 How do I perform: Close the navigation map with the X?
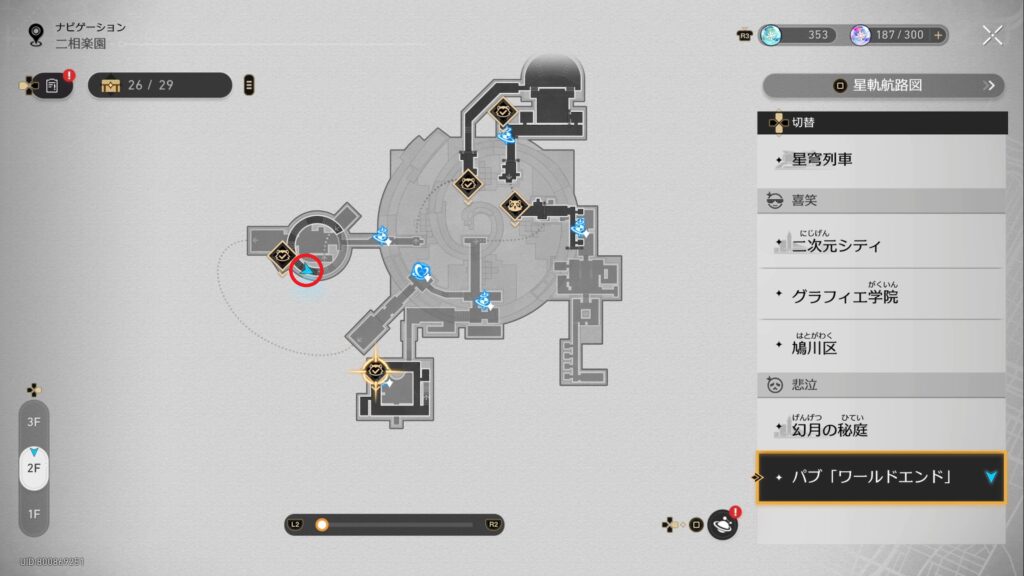(991, 36)
